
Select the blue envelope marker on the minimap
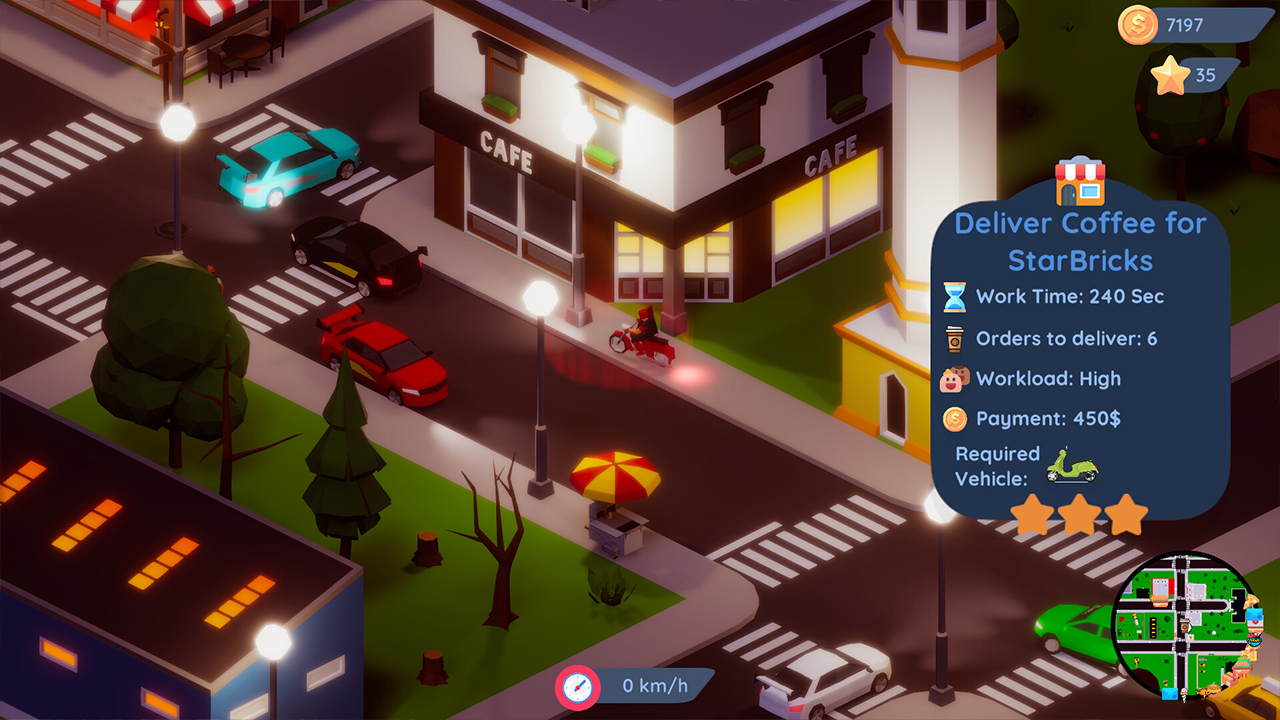pos(1169,692)
